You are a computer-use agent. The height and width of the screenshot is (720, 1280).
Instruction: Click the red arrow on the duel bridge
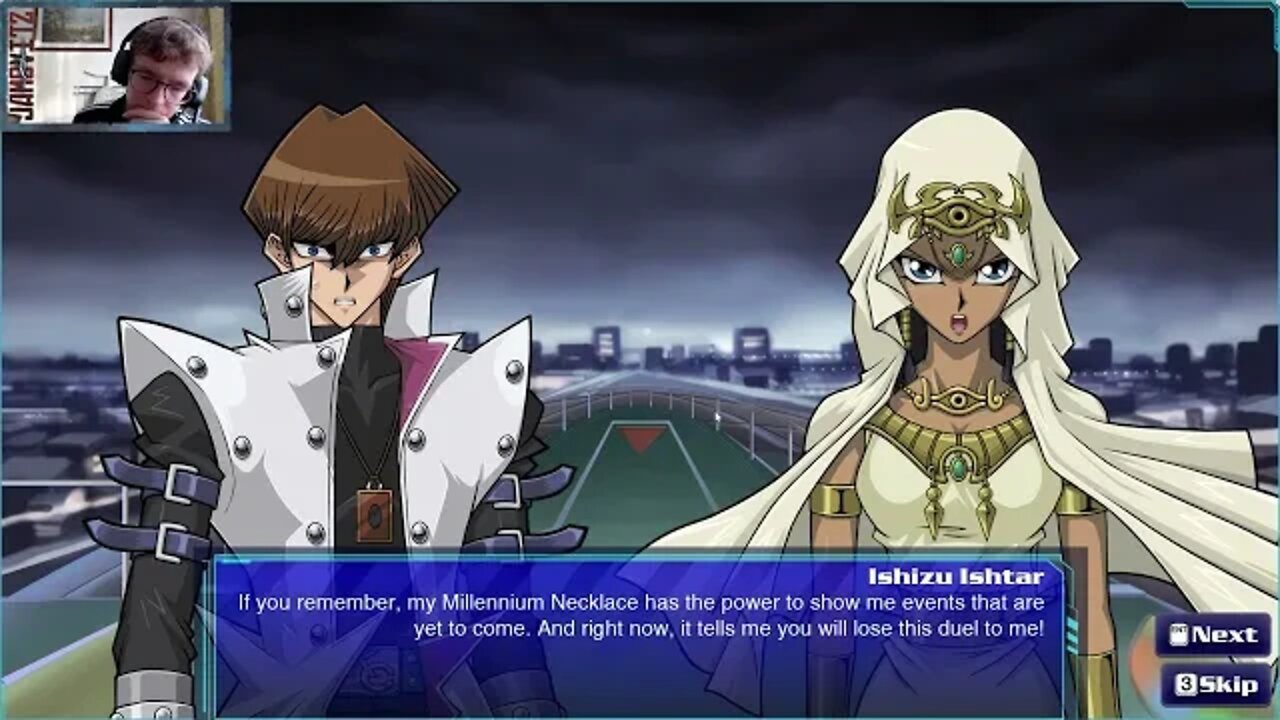click(x=640, y=437)
